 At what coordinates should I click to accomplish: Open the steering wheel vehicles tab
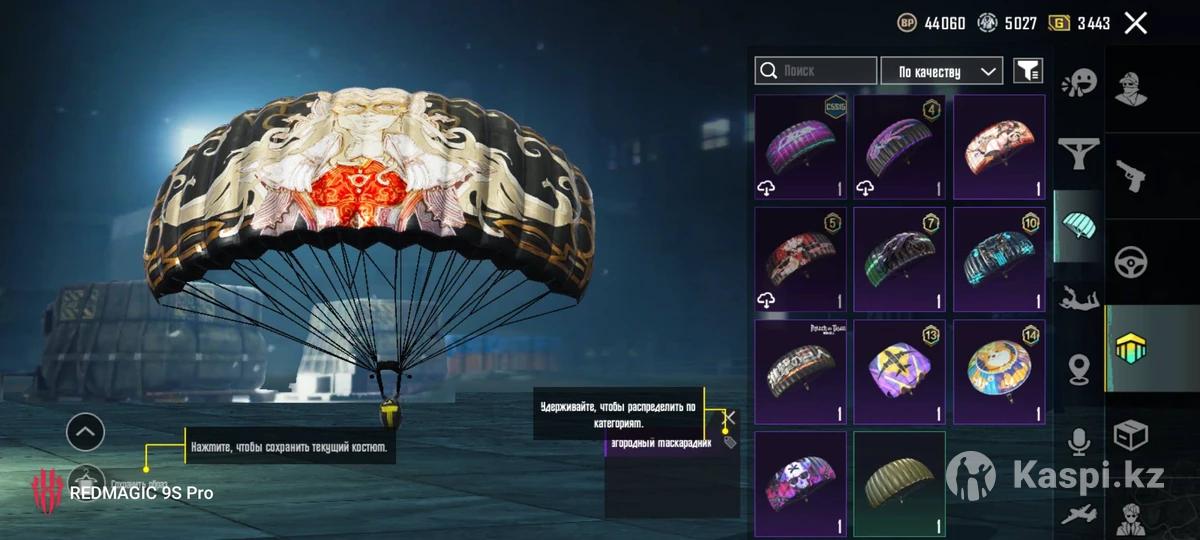(x=1132, y=262)
